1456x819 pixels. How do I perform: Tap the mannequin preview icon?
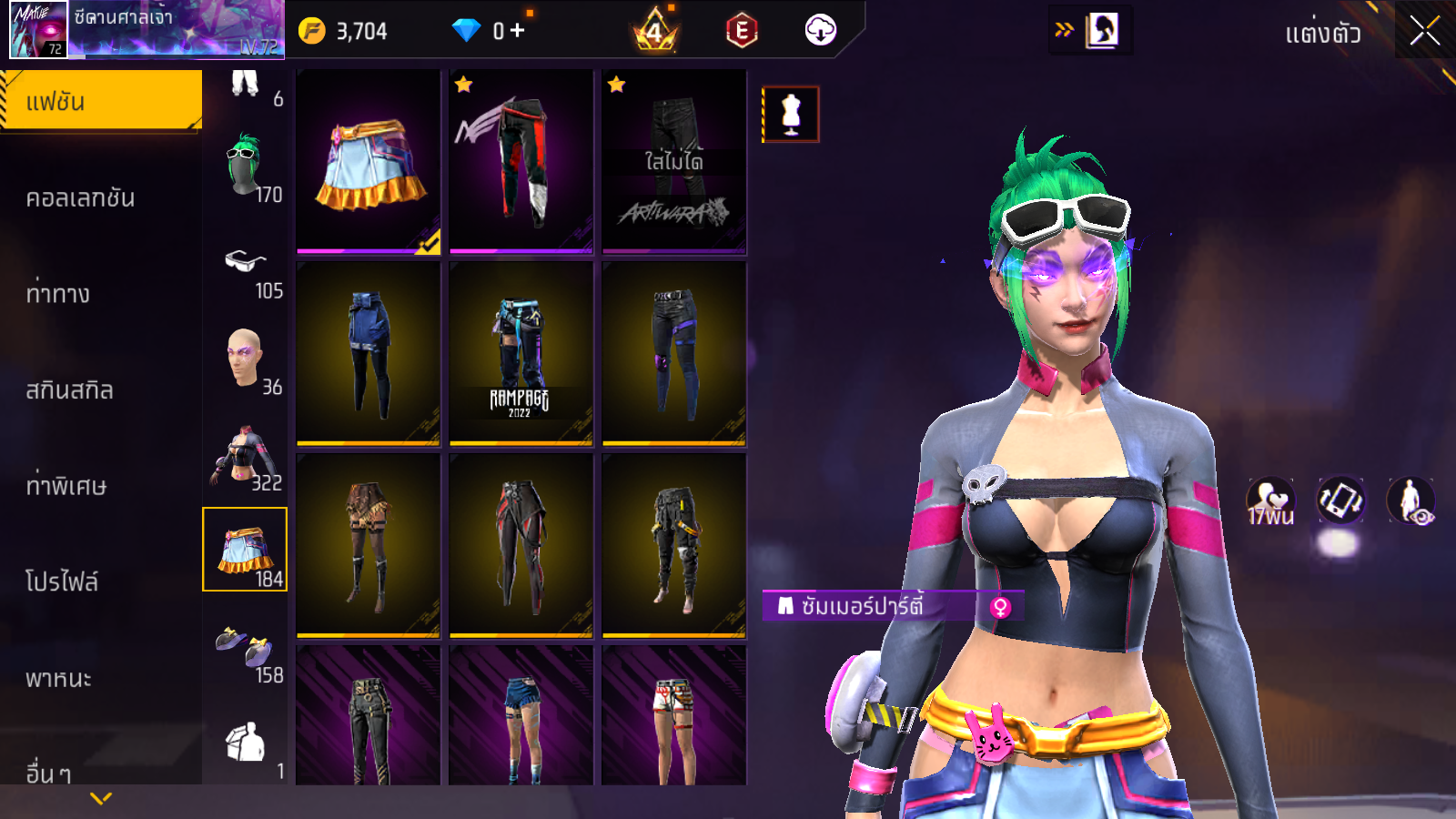coord(791,115)
